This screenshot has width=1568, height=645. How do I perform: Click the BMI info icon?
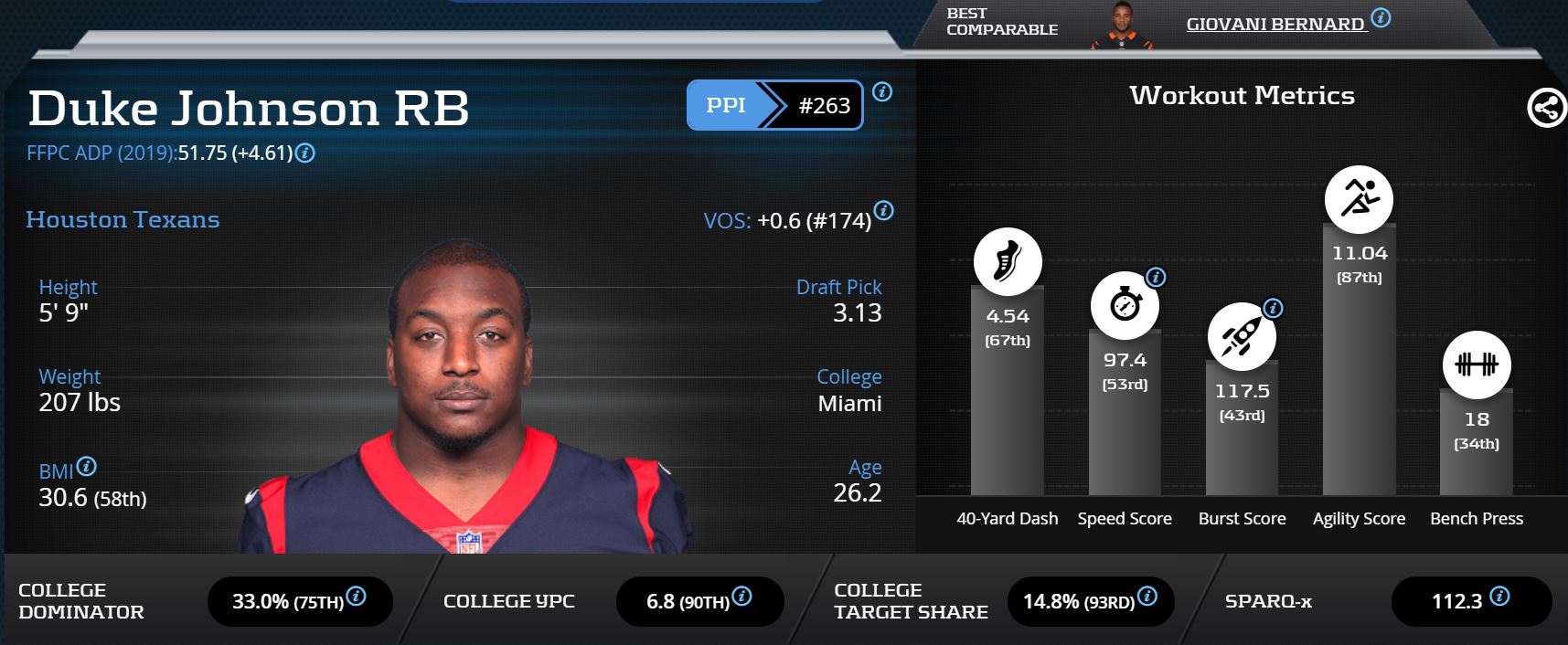tap(86, 466)
